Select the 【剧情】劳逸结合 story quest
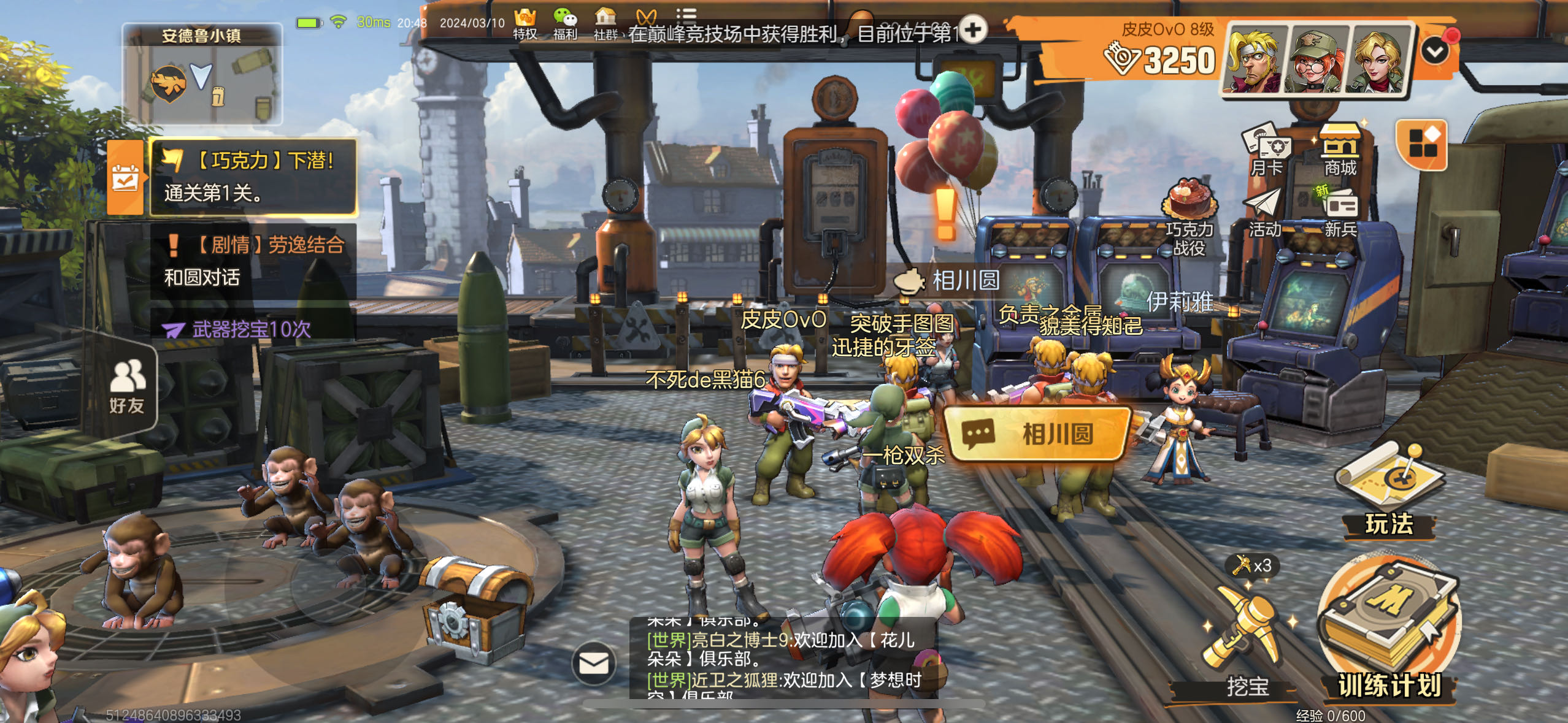1568x723 pixels. coord(253,261)
